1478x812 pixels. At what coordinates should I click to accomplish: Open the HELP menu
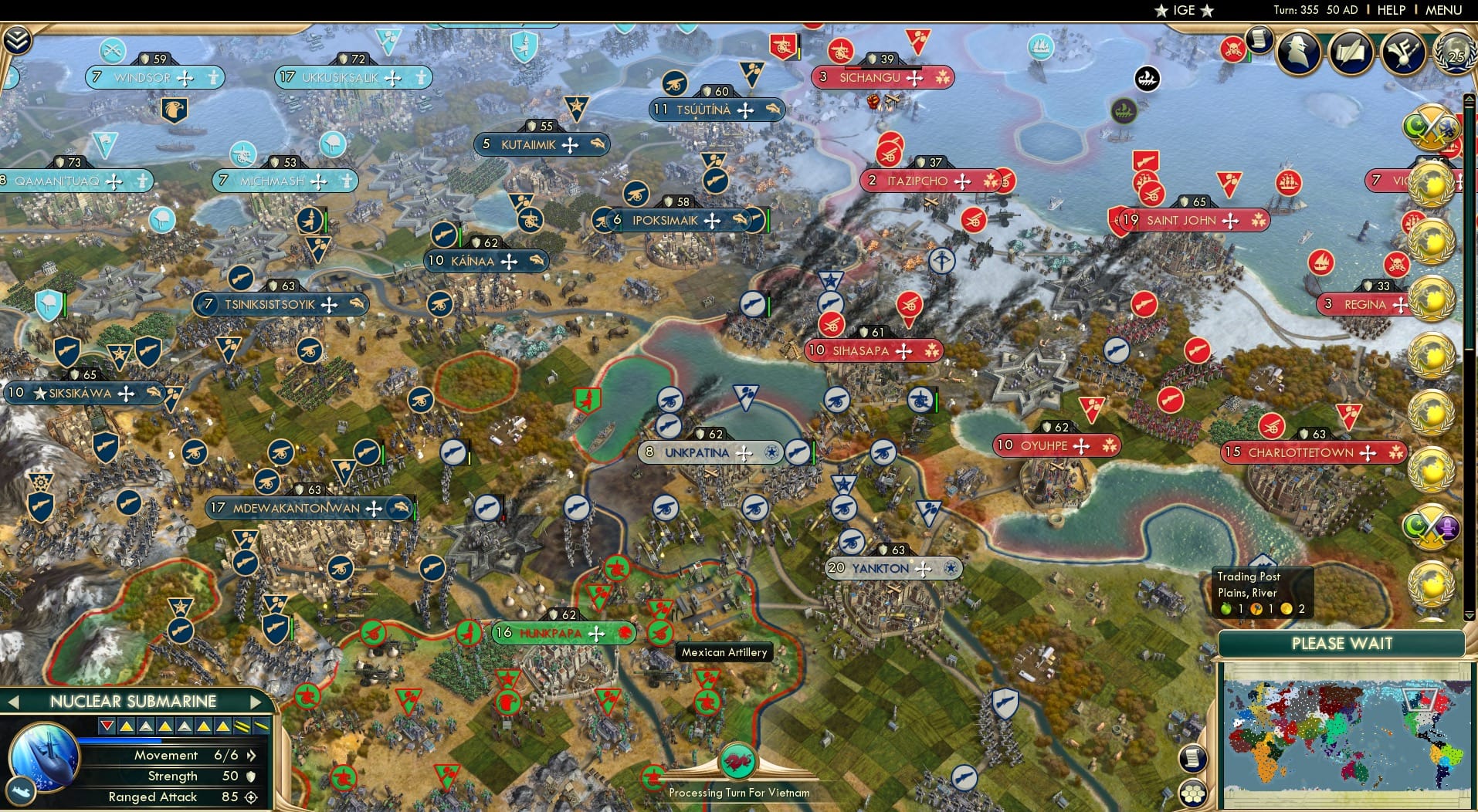[1392, 10]
